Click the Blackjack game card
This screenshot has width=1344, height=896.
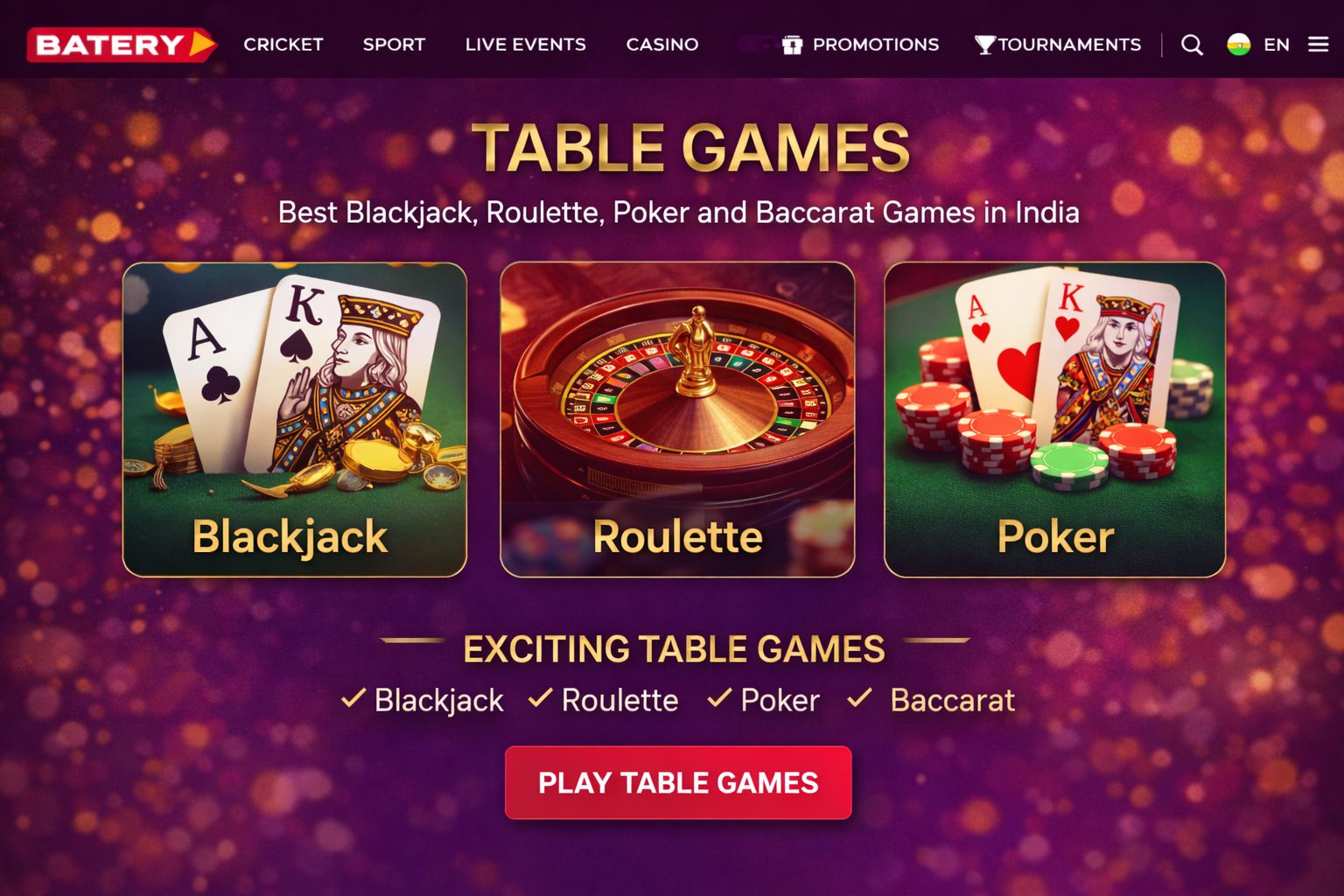pyautogui.click(x=296, y=418)
